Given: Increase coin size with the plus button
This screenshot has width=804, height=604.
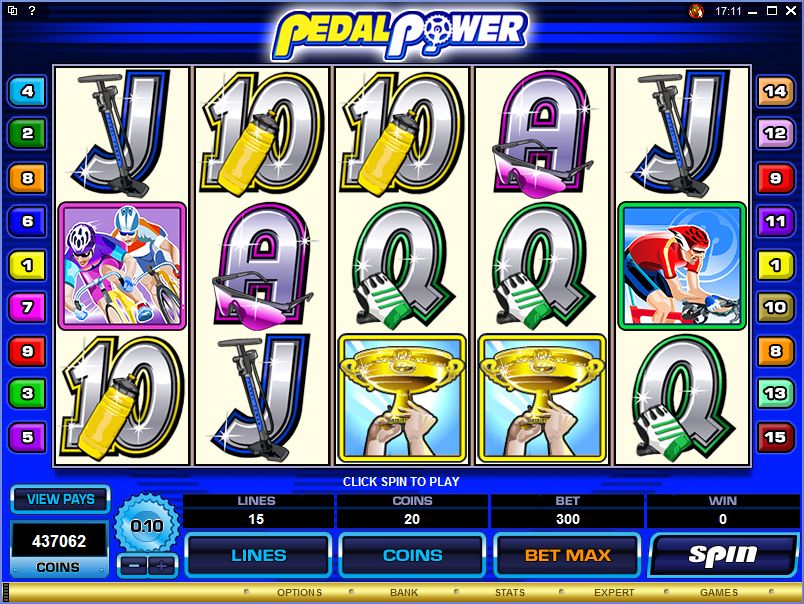Looking at the screenshot, I should click(160, 565).
